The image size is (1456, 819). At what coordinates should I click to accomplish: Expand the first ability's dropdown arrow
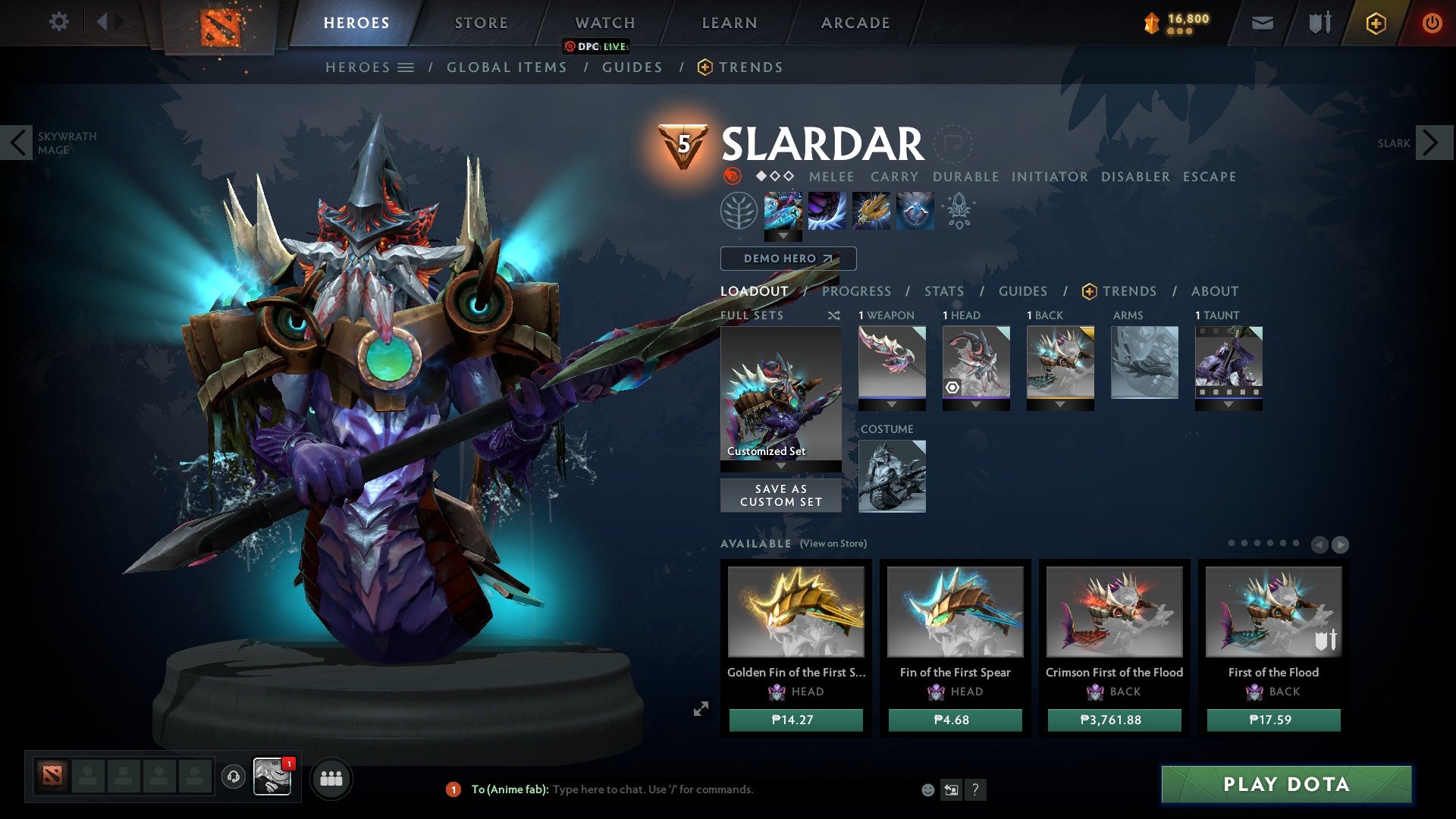[785, 236]
